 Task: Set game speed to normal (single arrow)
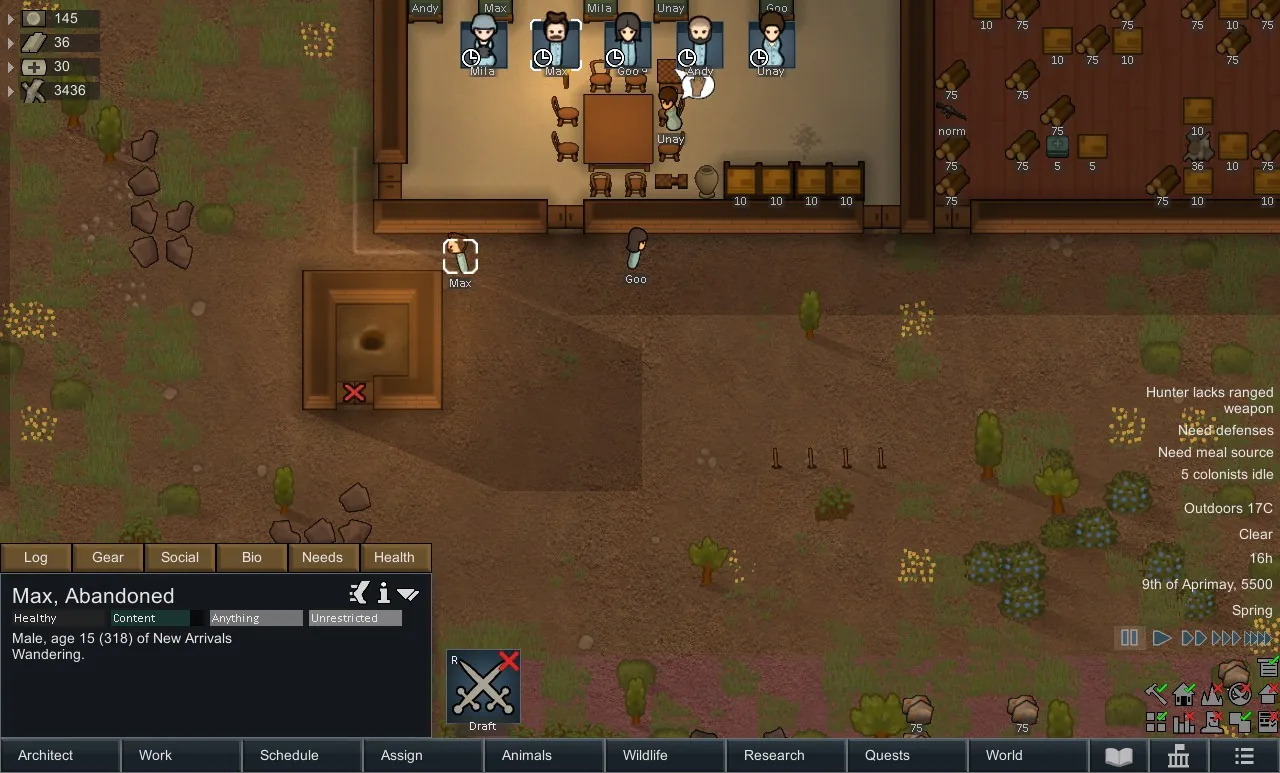(1161, 637)
